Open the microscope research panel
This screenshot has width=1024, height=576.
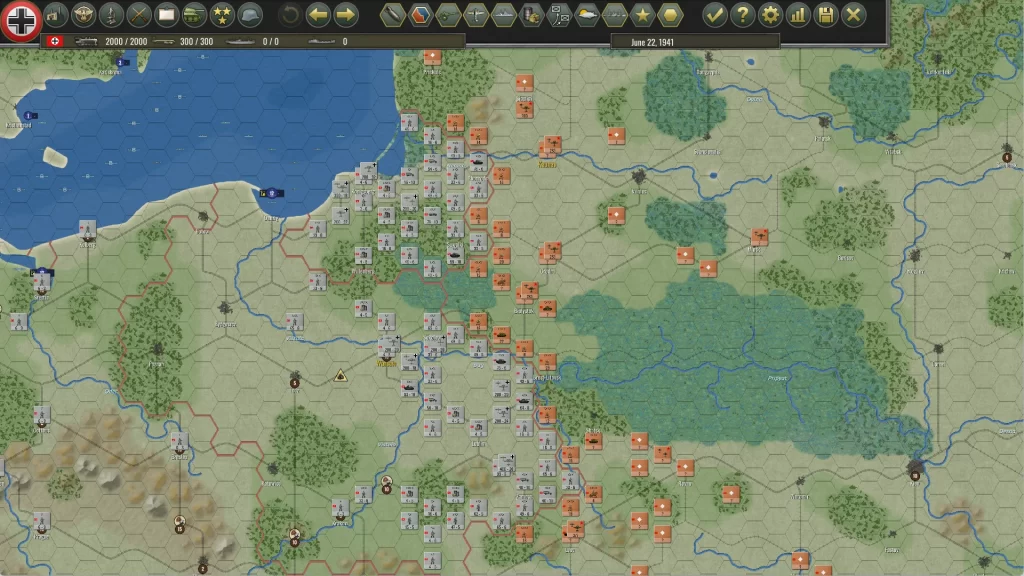pos(111,15)
